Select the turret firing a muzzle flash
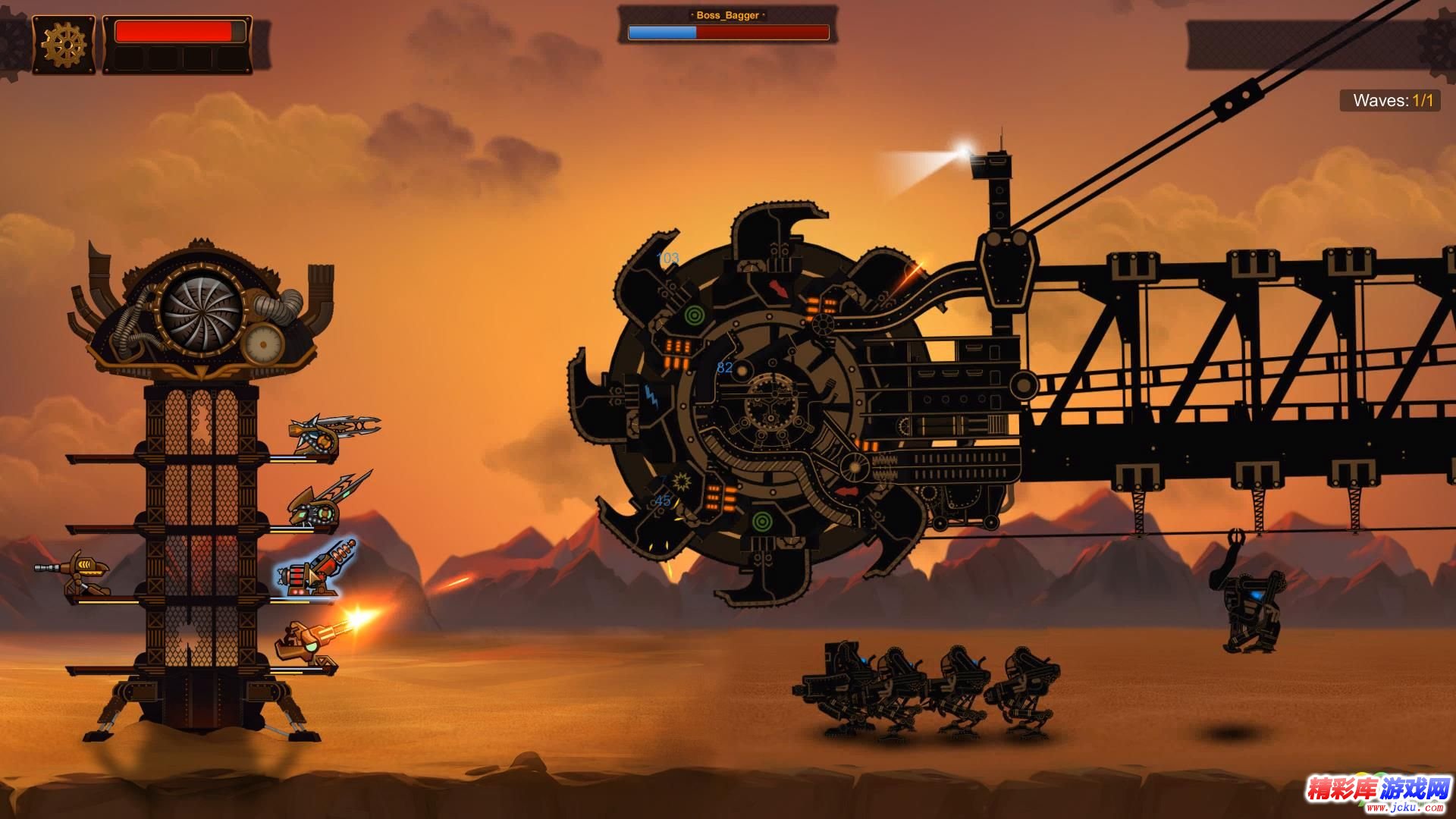 [307, 643]
